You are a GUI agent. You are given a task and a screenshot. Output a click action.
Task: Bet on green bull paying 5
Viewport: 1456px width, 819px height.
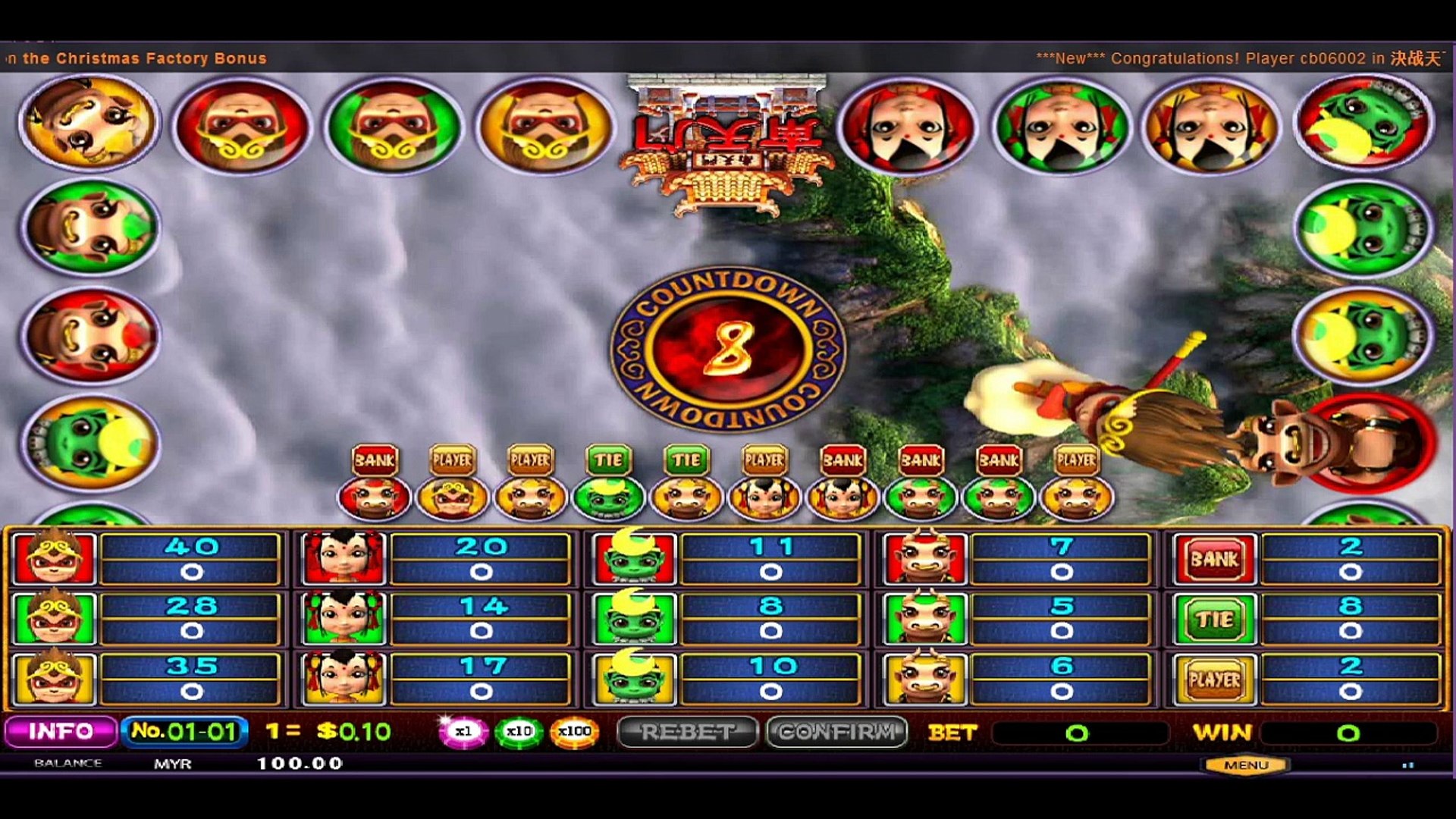[x=924, y=619]
